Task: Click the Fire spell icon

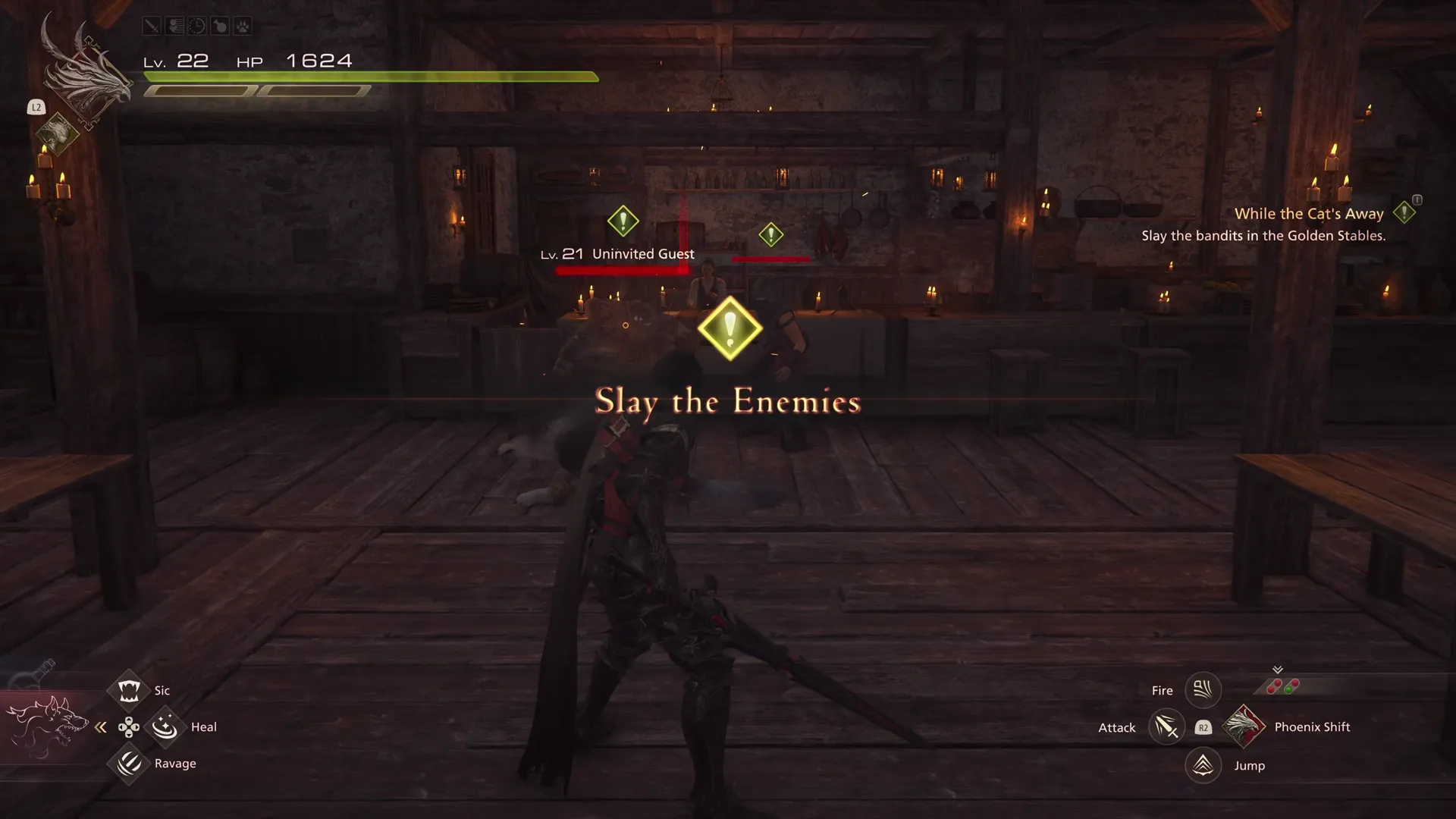Action: (x=1203, y=691)
